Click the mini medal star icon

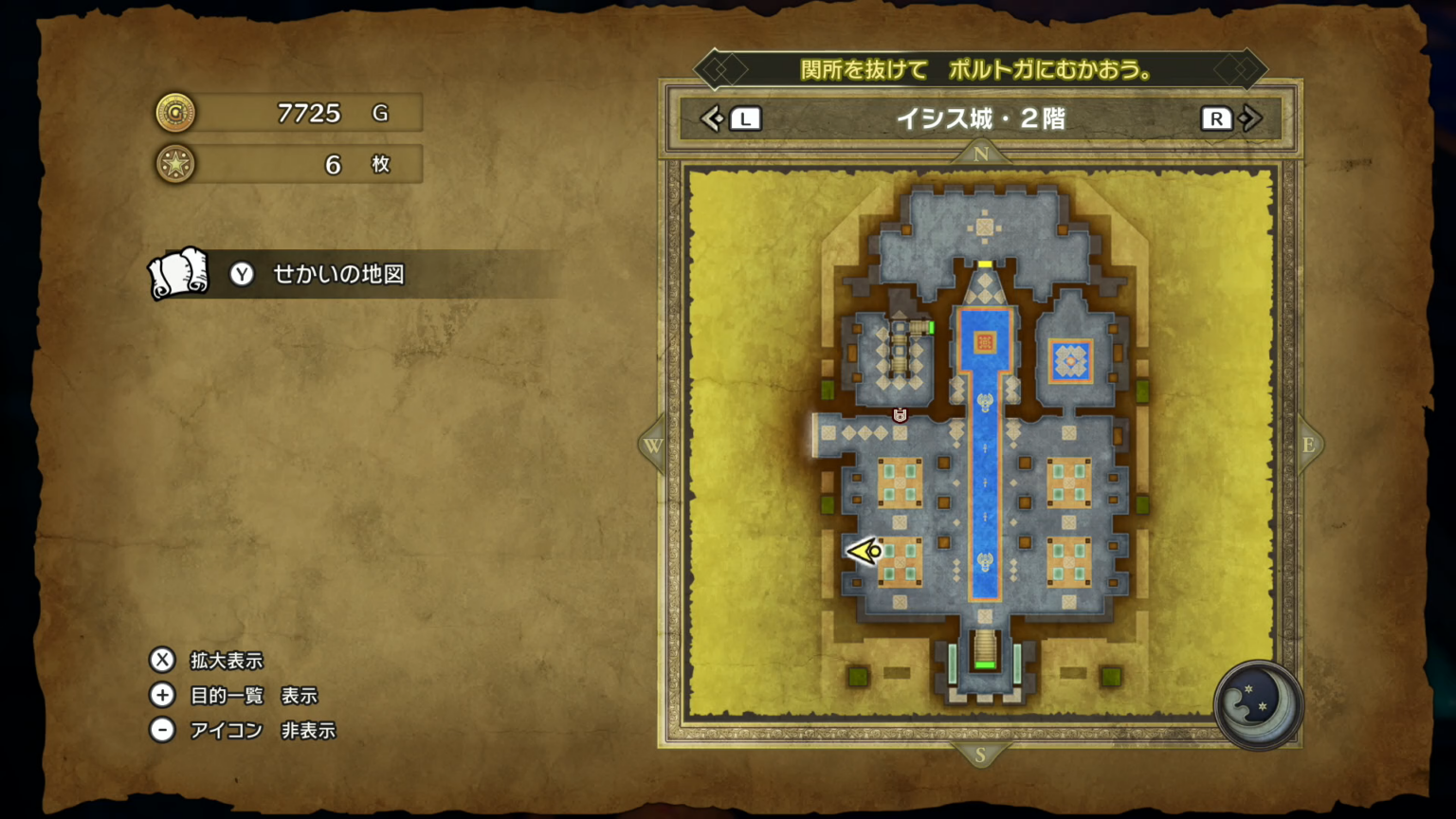(x=175, y=163)
